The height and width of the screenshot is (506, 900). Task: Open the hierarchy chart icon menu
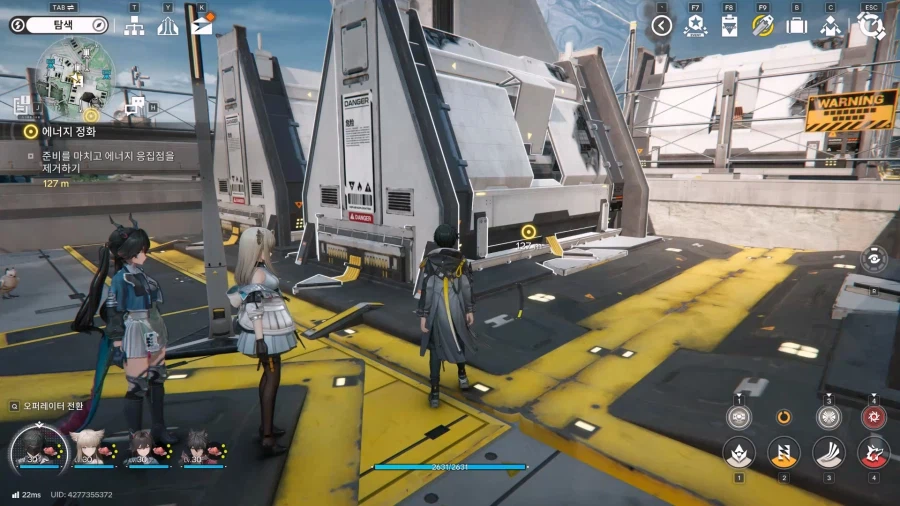coord(134,25)
